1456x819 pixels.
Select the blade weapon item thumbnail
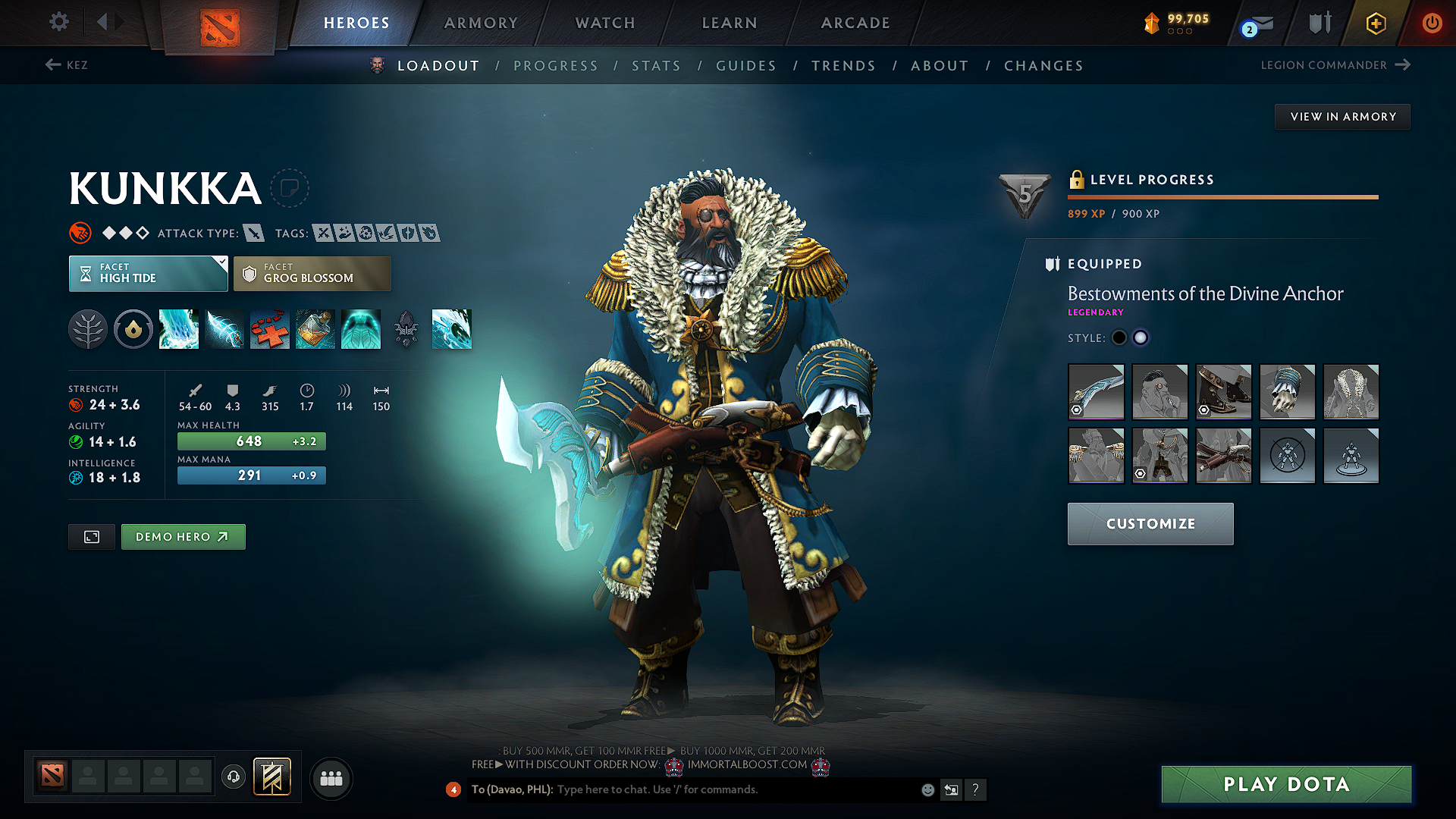click(1096, 392)
